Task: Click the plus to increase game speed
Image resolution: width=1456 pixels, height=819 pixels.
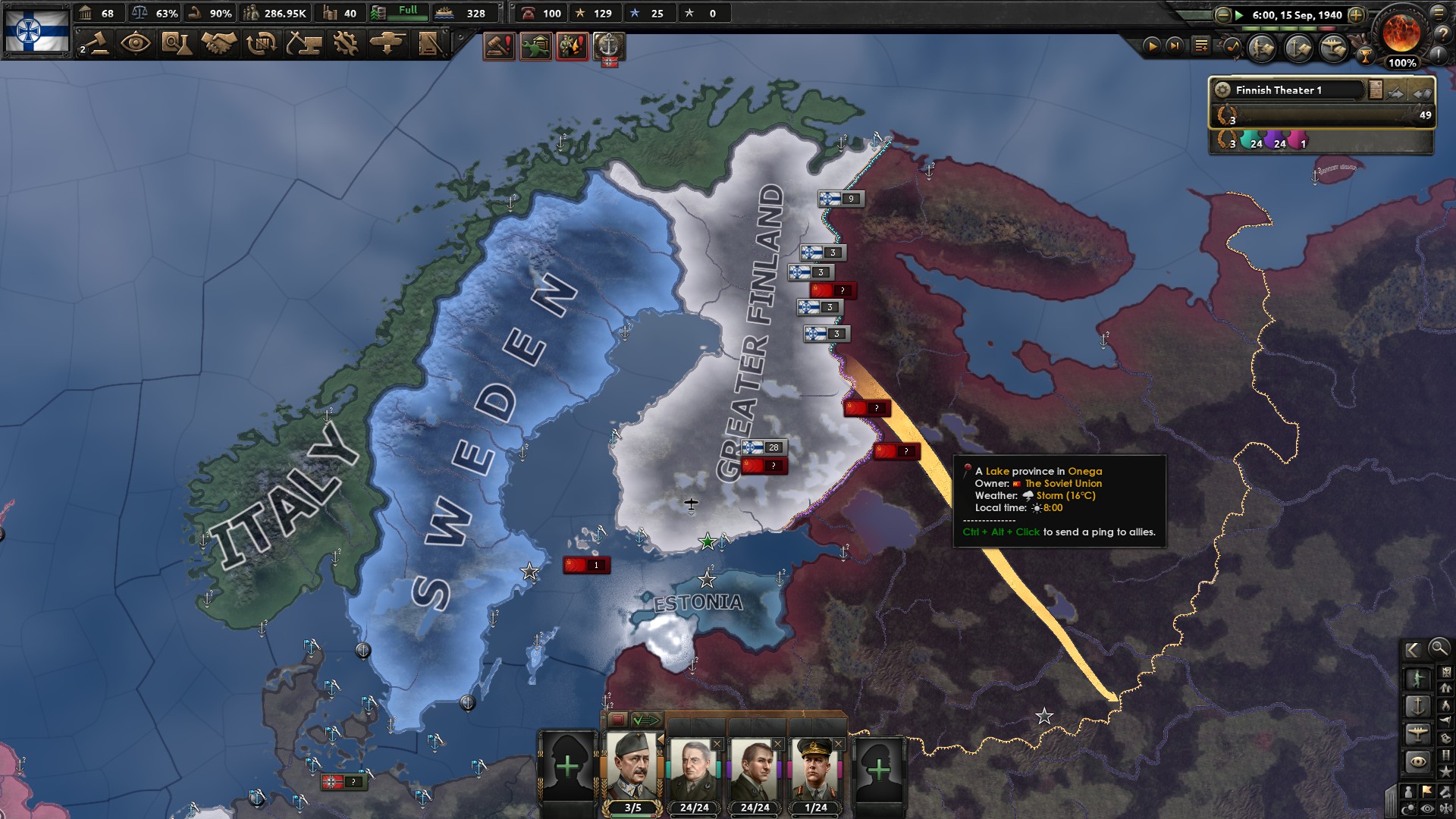Action: pos(1357,15)
